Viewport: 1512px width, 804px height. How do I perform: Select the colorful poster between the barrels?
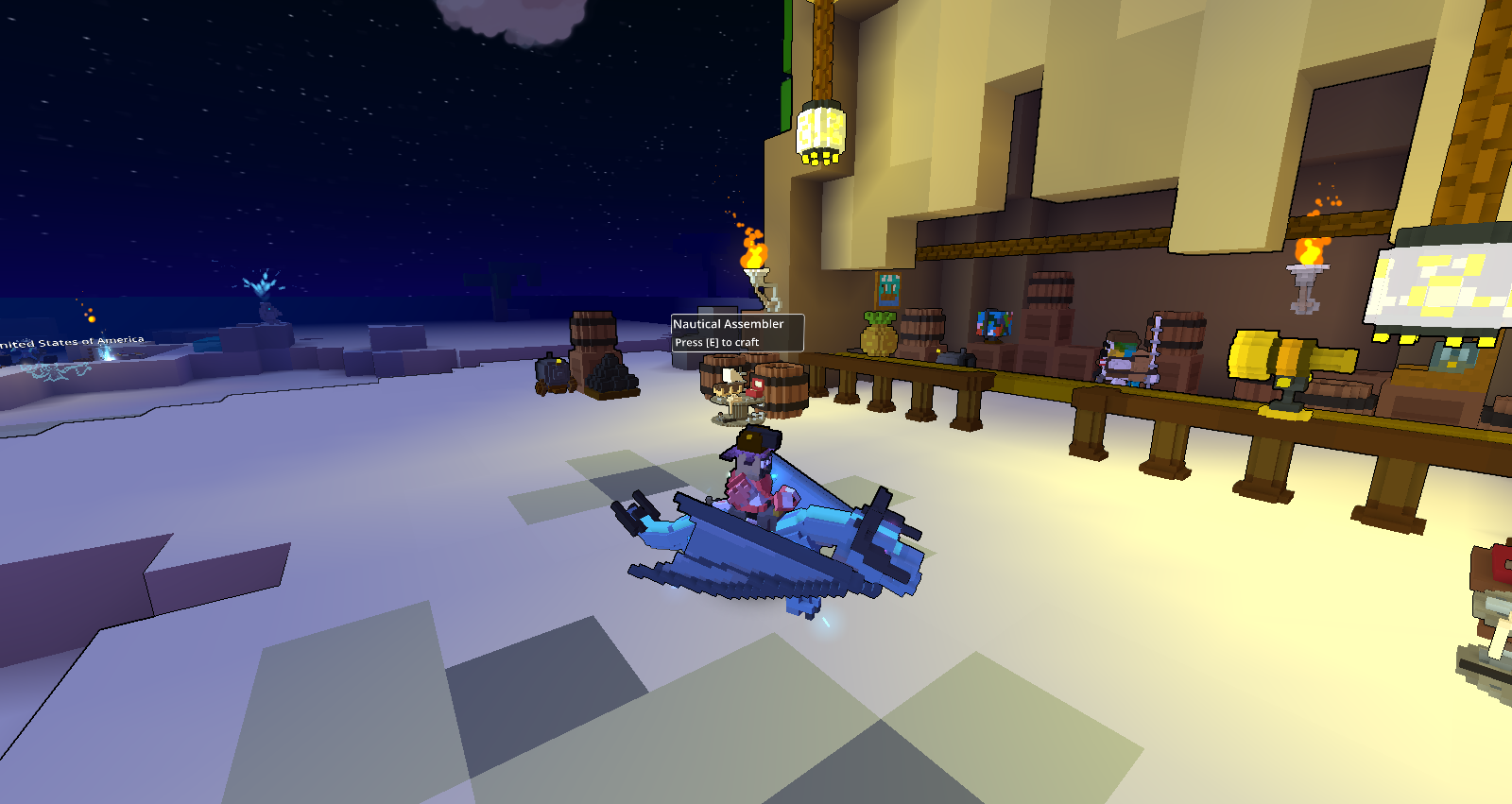[994, 326]
